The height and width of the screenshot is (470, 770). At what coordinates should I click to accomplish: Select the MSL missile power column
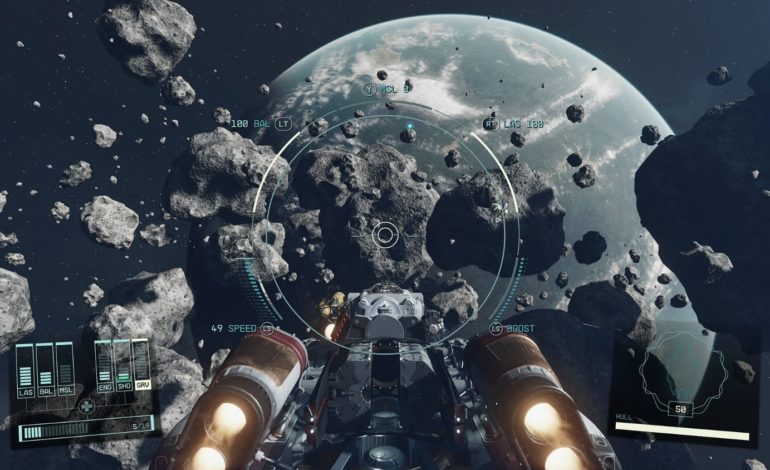pyautogui.click(x=64, y=365)
